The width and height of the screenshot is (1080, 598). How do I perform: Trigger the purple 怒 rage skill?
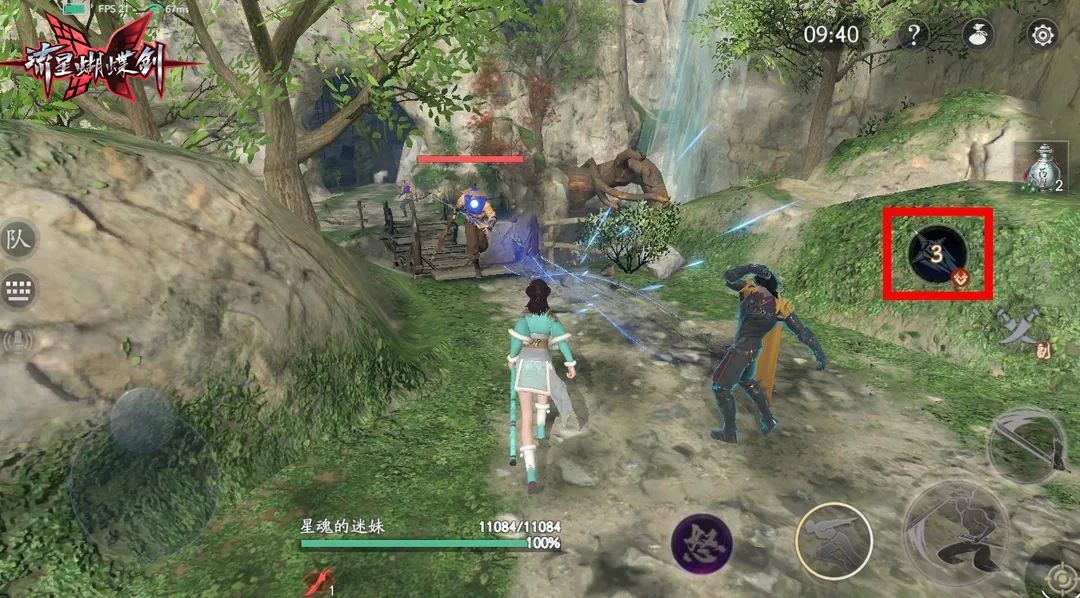point(701,544)
